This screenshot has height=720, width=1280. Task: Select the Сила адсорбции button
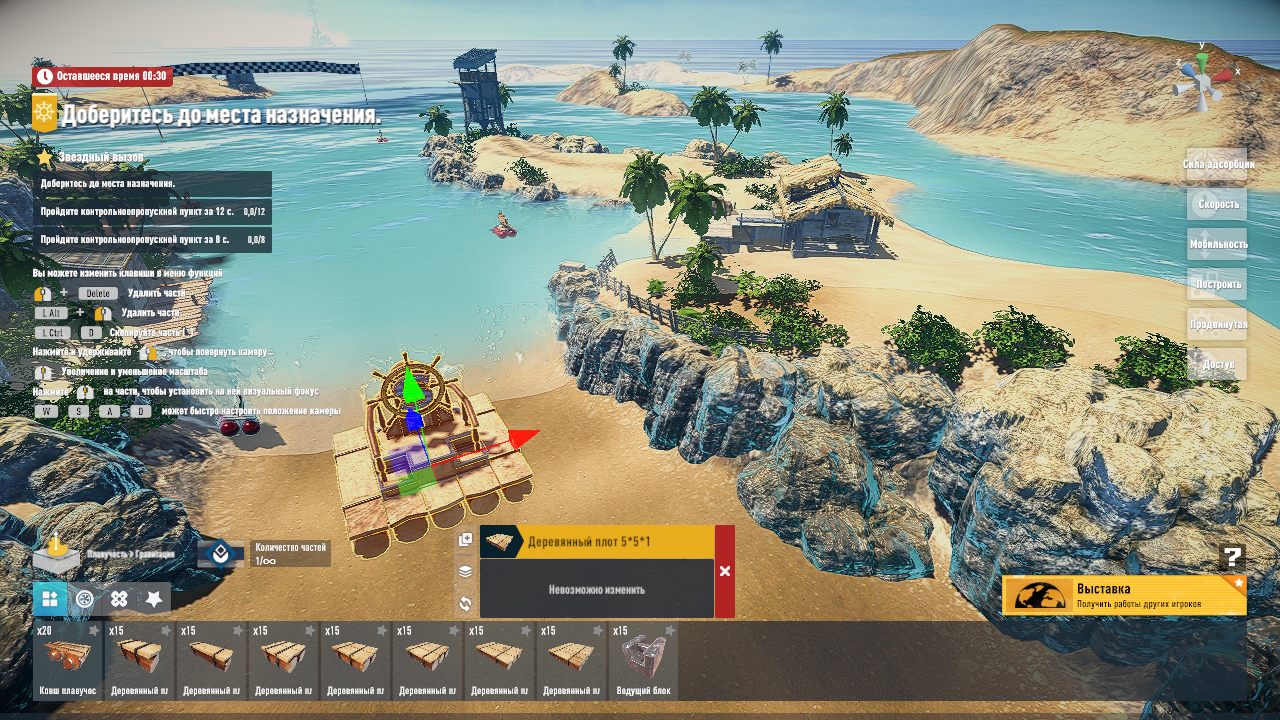click(1217, 164)
